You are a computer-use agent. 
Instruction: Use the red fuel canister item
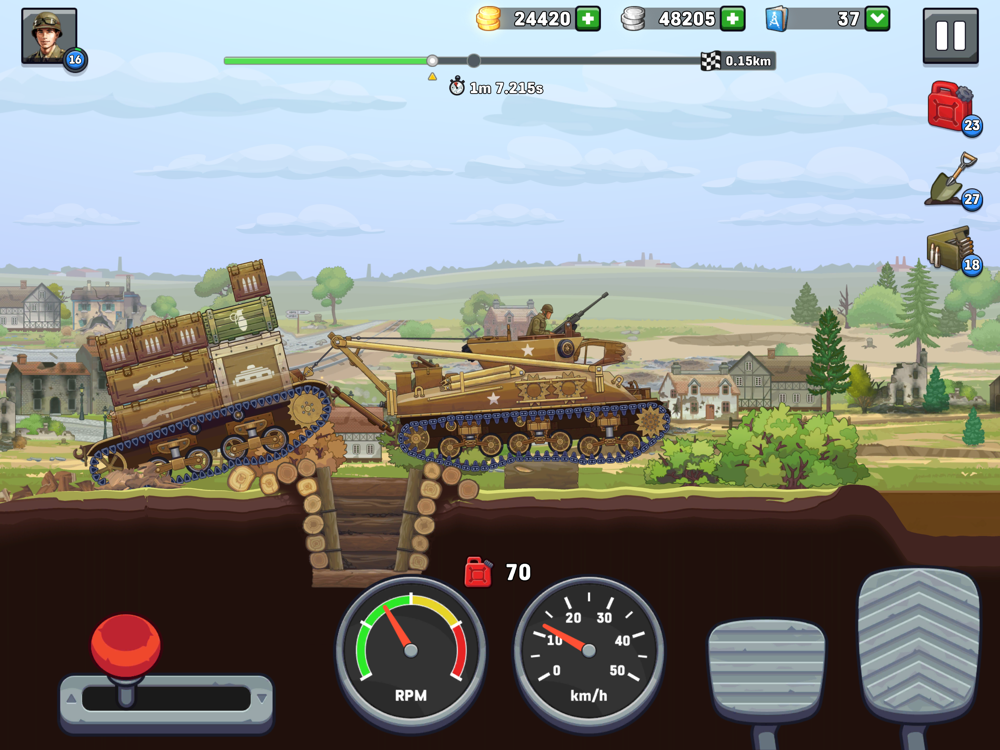tap(951, 106)
